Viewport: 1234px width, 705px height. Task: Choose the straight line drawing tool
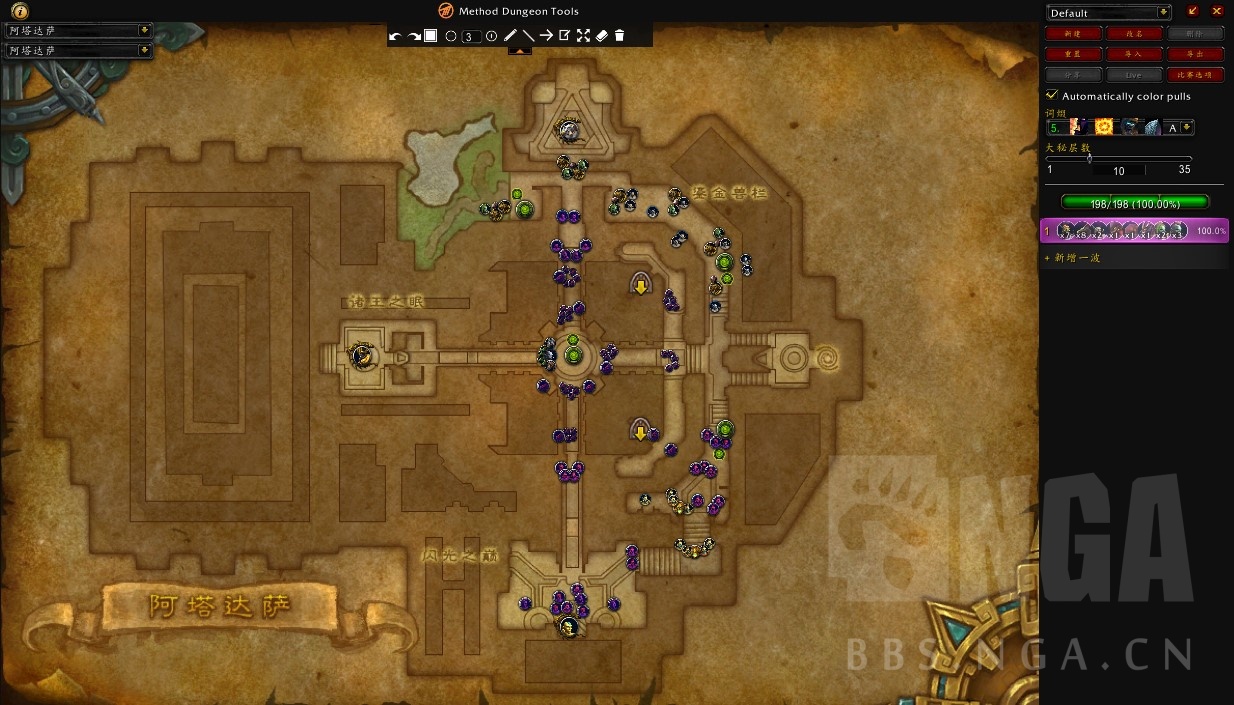[528, 36]
